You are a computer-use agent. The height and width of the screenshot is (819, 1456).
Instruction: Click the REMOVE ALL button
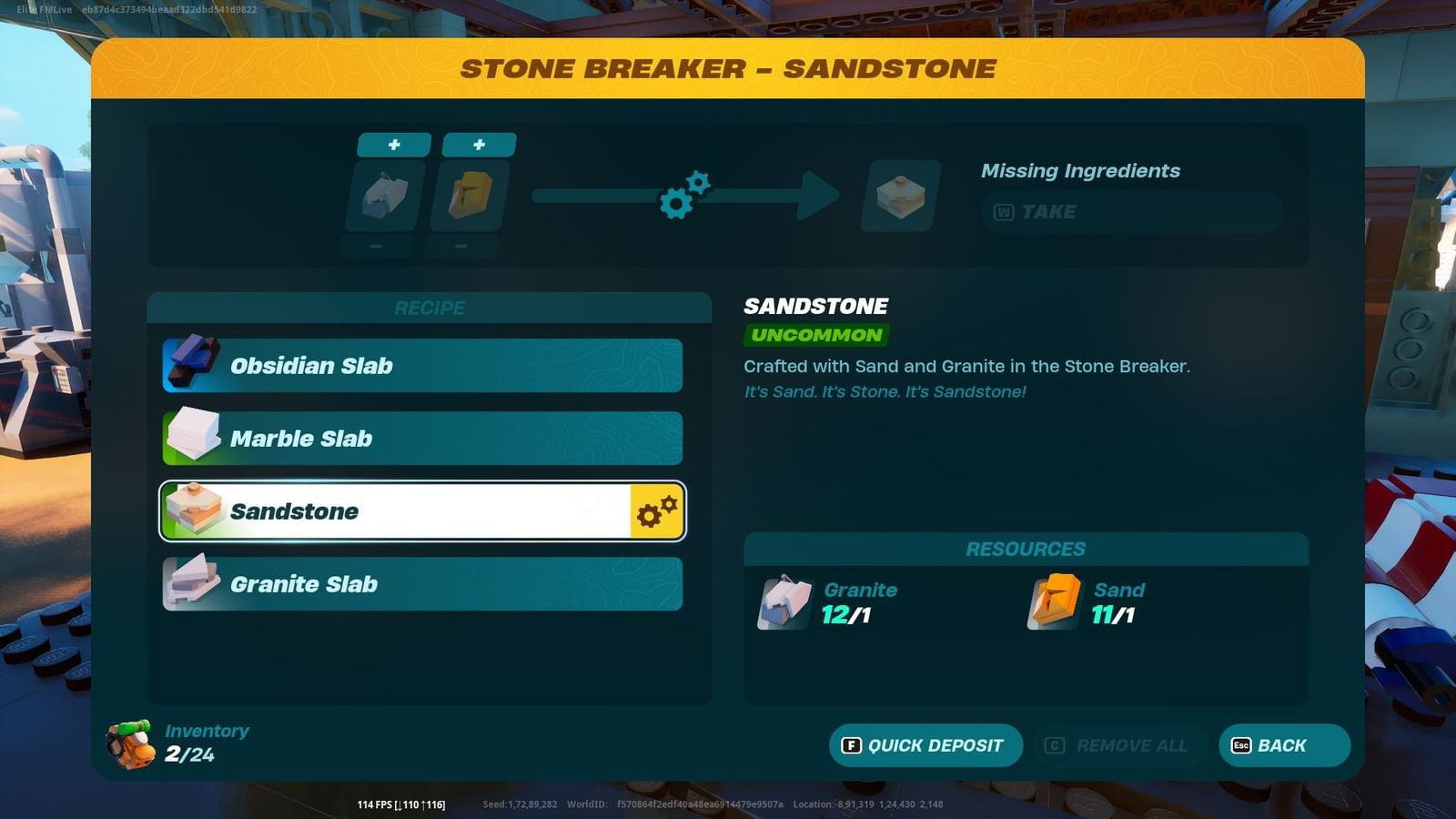coord(1120,744)
